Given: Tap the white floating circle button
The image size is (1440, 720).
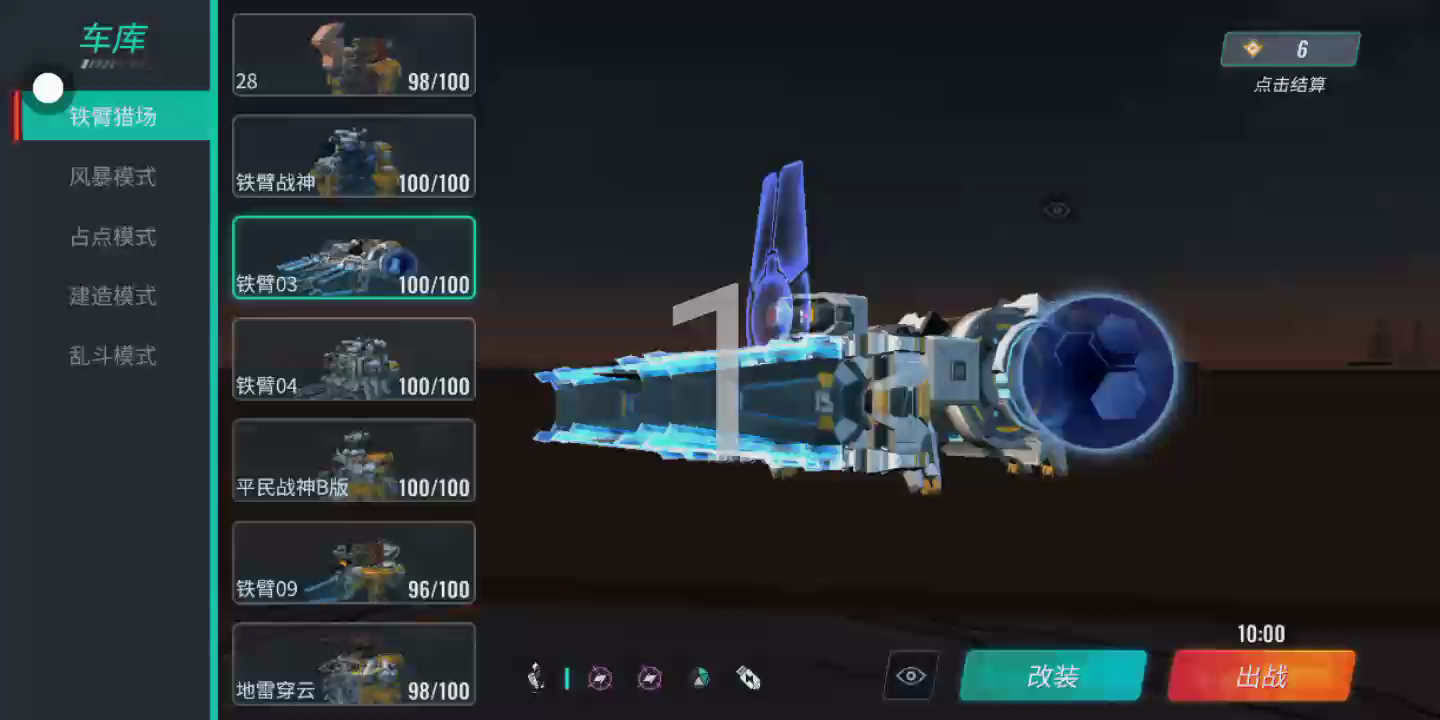Looking at the screenshot, I should [48, 89].
